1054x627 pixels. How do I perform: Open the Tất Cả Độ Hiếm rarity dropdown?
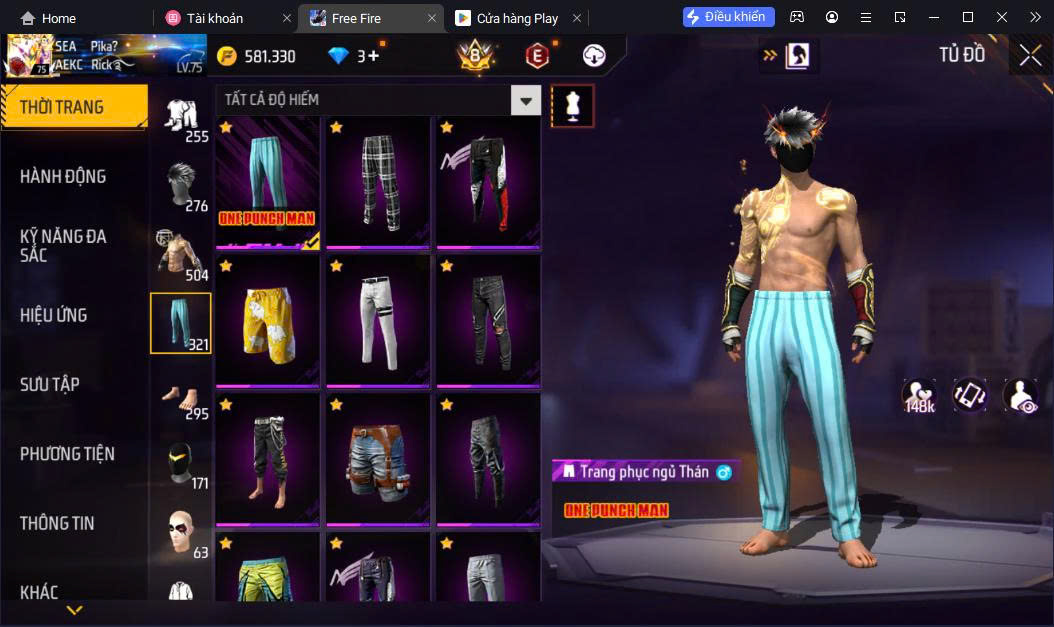tap(525, 100)
